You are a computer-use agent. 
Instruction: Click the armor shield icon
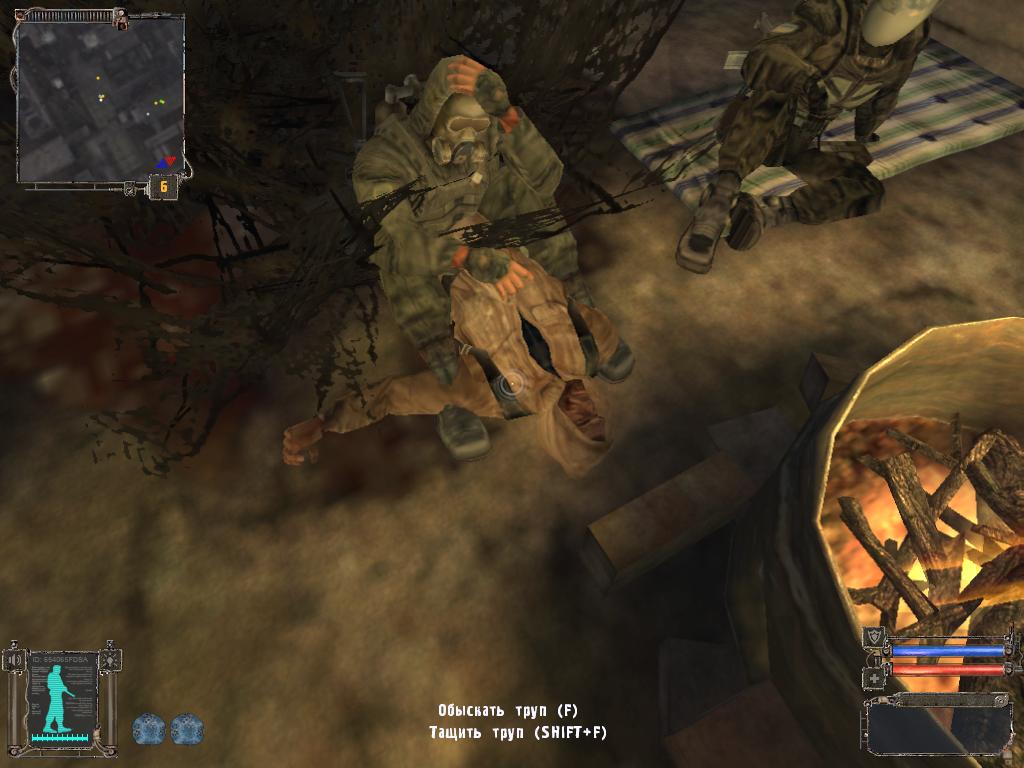tap(872, 635)
